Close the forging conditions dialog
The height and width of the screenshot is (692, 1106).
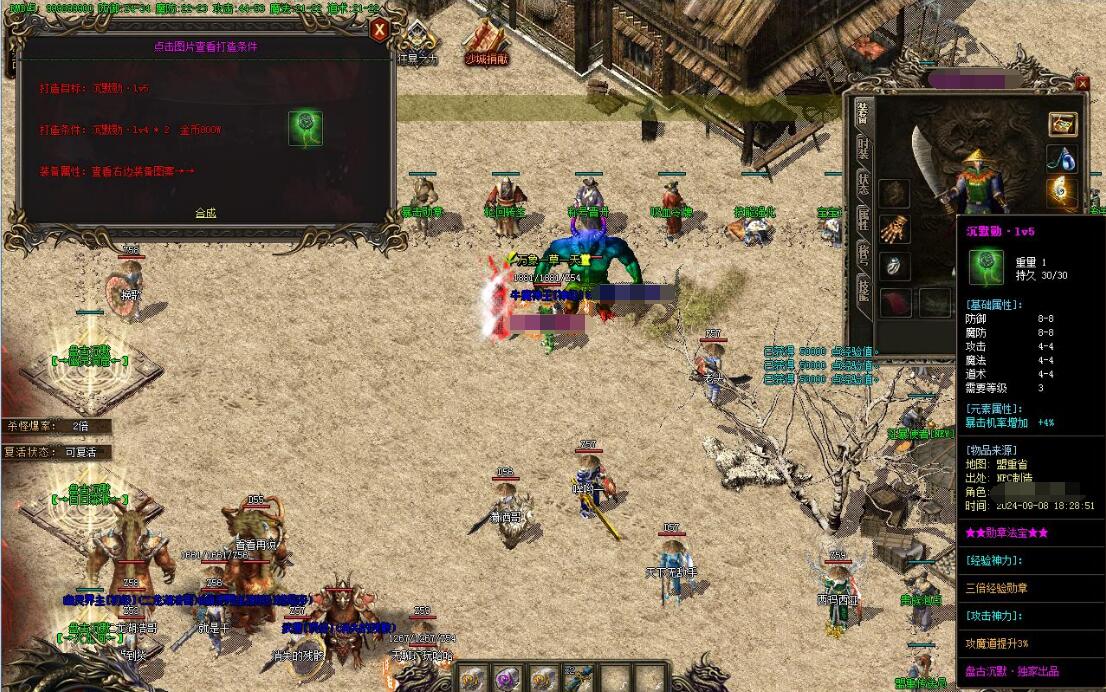(379, 30)
